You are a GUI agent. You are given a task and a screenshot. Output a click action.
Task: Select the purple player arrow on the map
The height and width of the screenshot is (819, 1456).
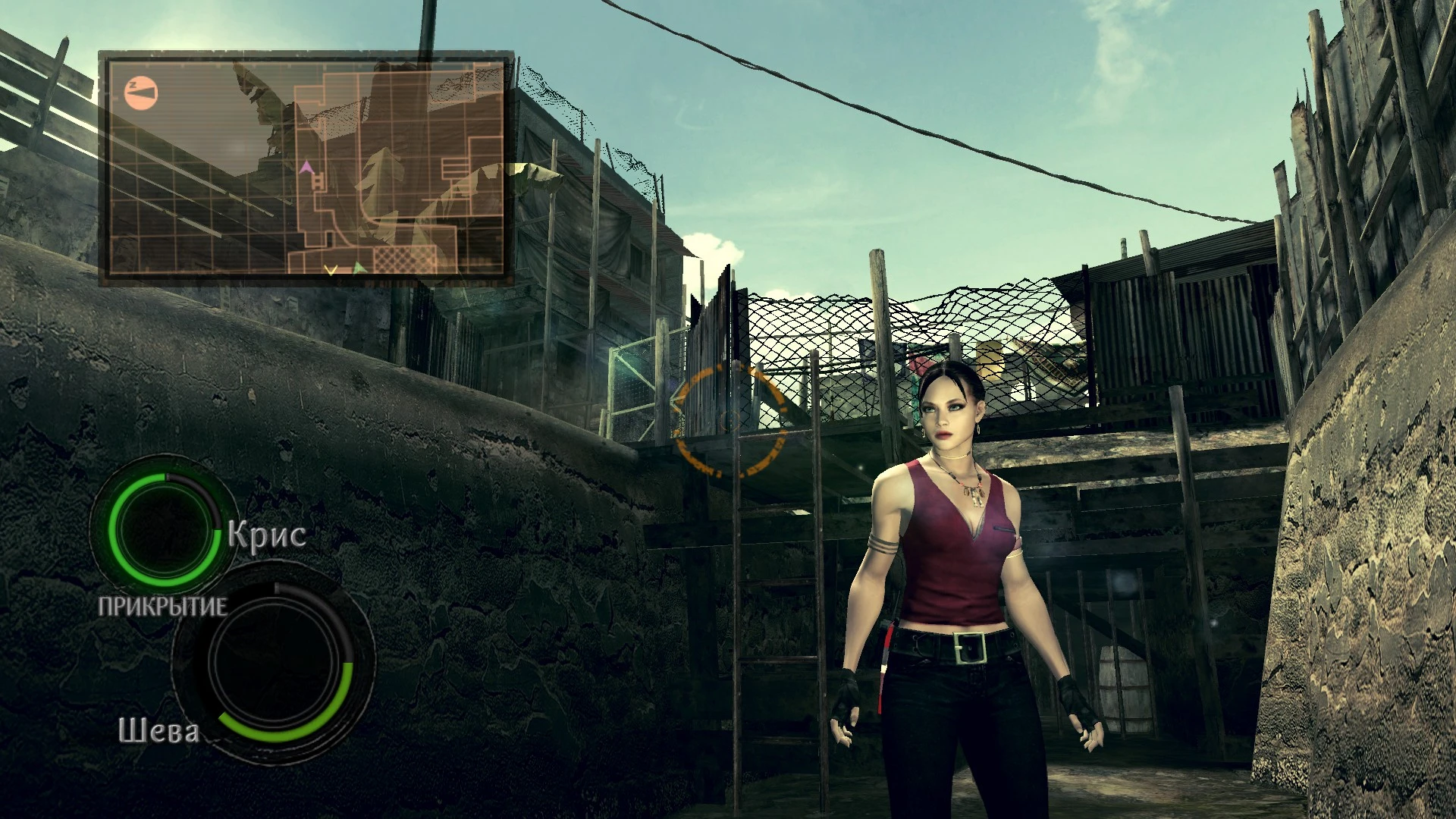pos(307,168)
